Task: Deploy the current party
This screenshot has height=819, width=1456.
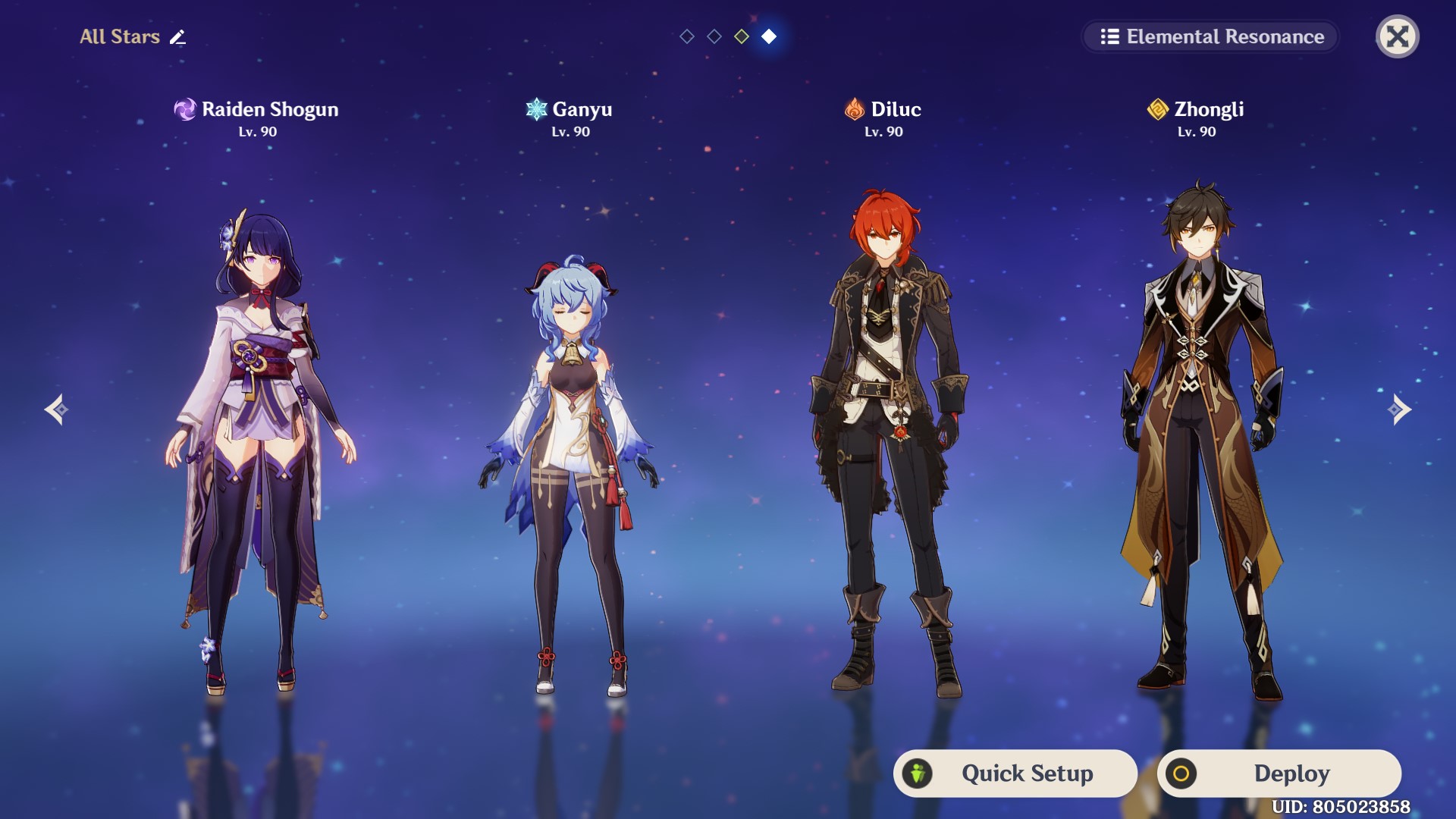Action: click(1279, 773)
